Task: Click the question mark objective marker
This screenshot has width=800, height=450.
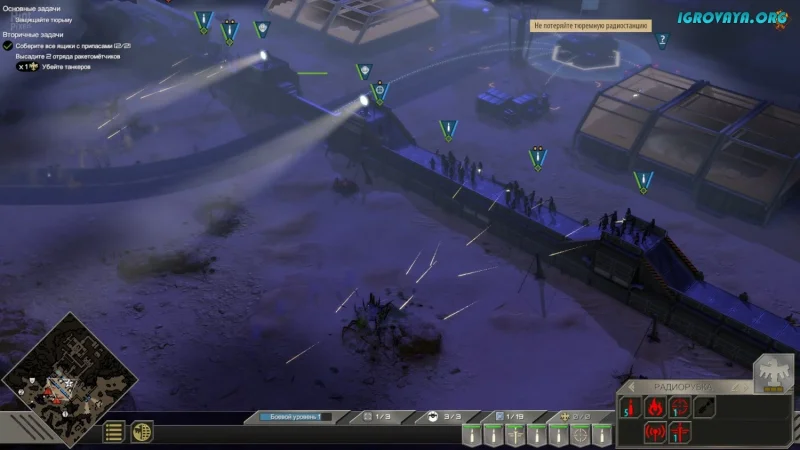Action: [662, 40]
